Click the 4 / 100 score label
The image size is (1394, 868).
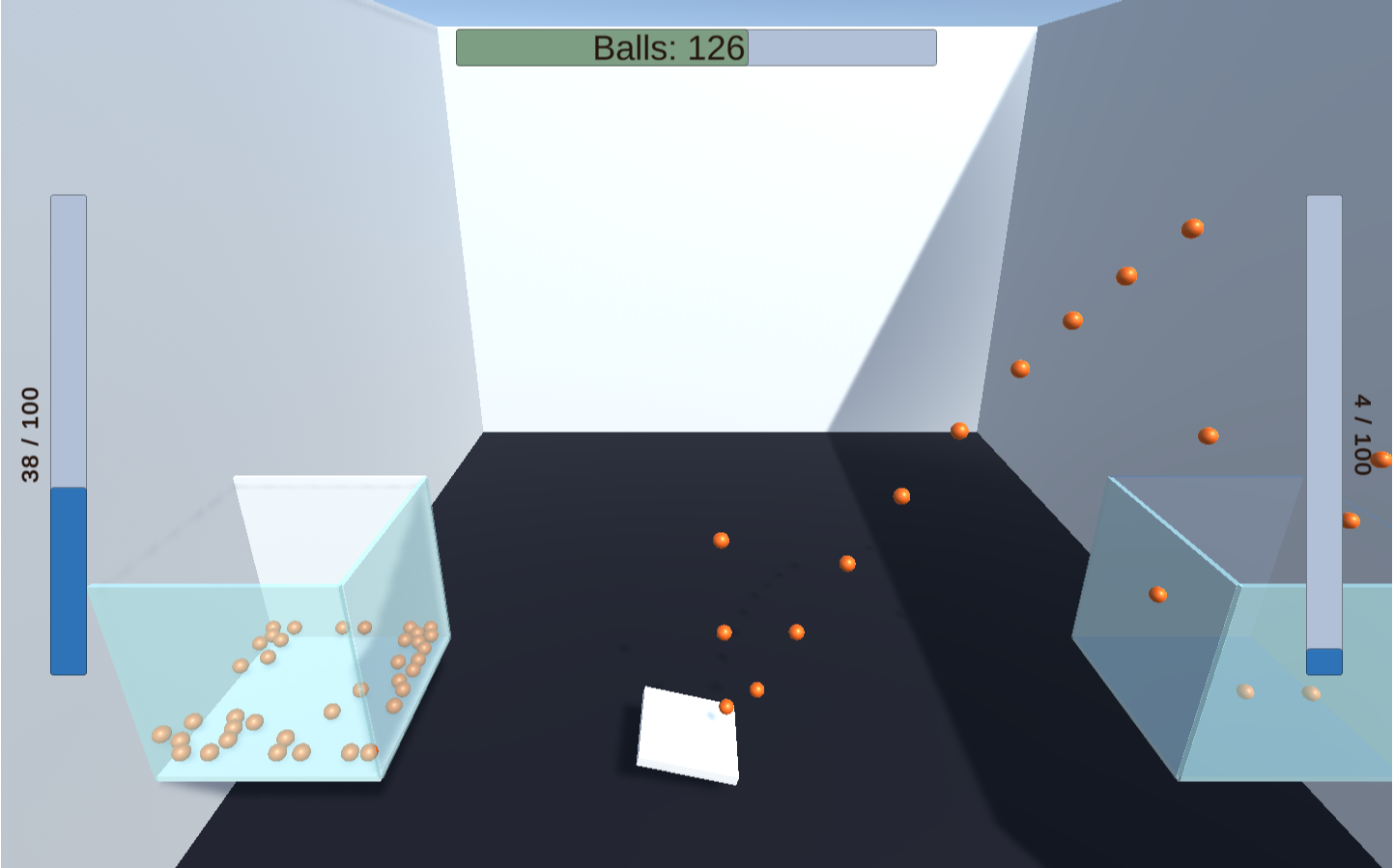1362,434
